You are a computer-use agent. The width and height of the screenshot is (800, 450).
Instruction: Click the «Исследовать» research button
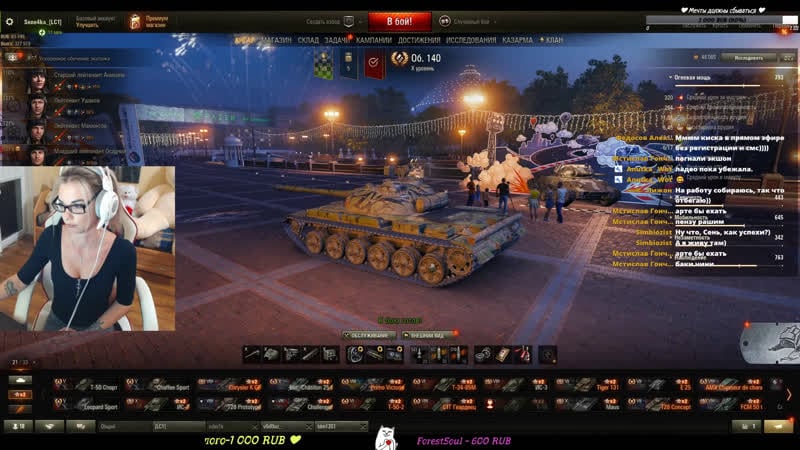748,58
